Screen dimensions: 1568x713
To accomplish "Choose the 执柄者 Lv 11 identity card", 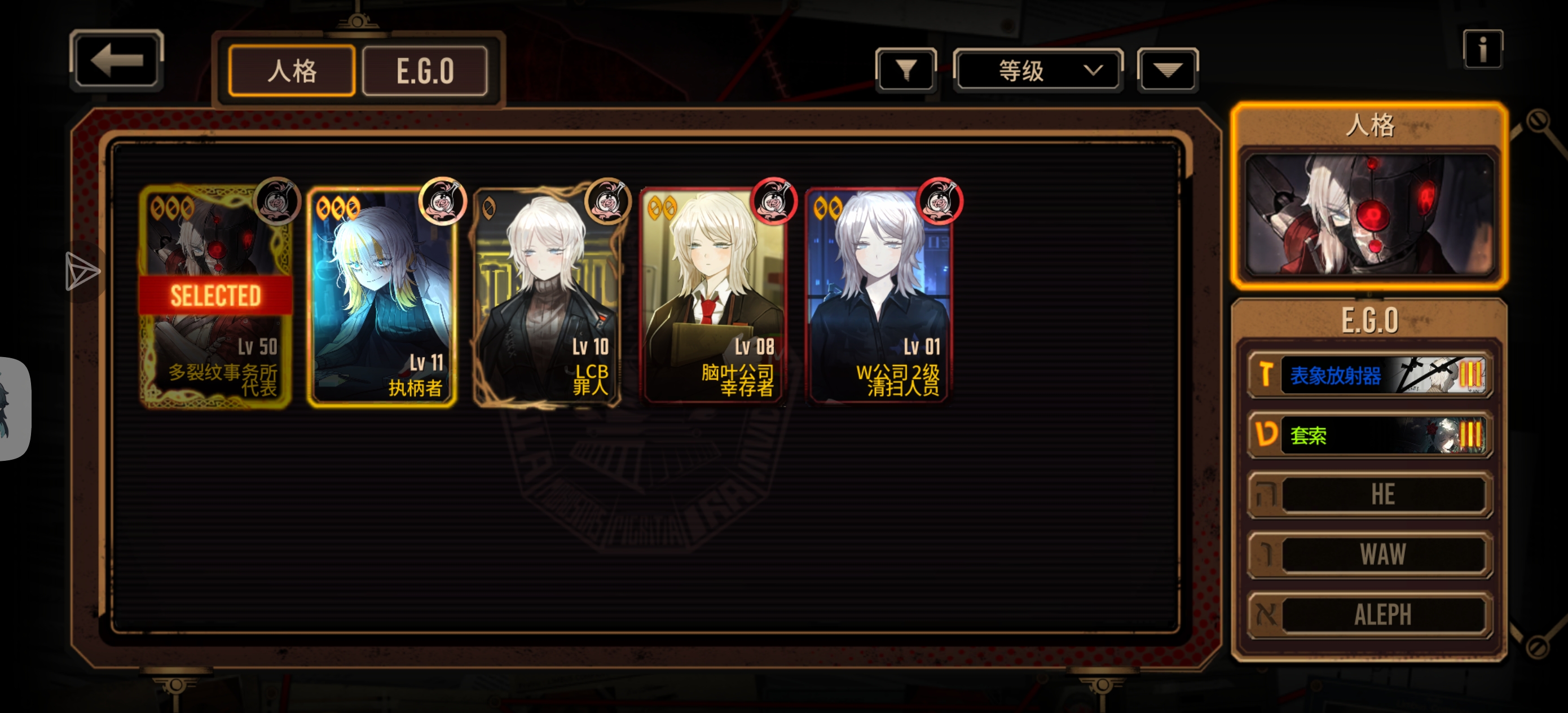I will tap(382, 297).
